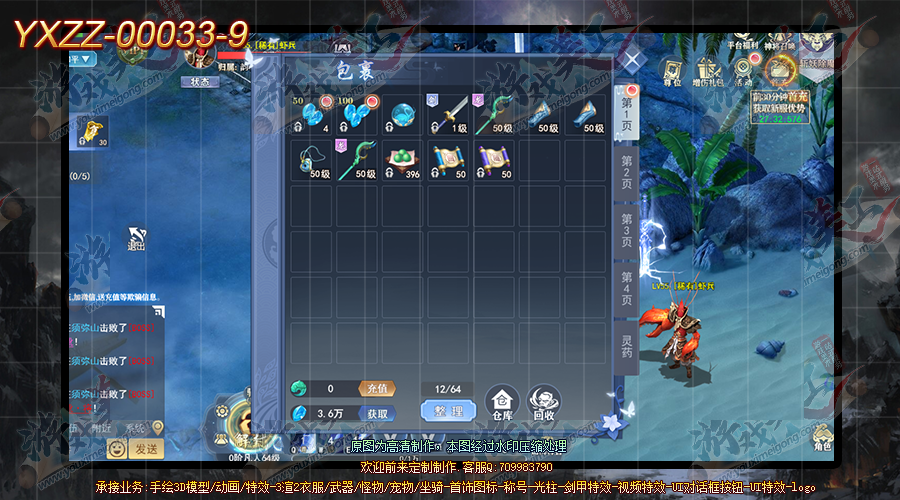This screenshot has height=500, width=900.
Task: Select the amulet necklace 50级 slot
Action: pyautogui.click(x=310, y=159)
